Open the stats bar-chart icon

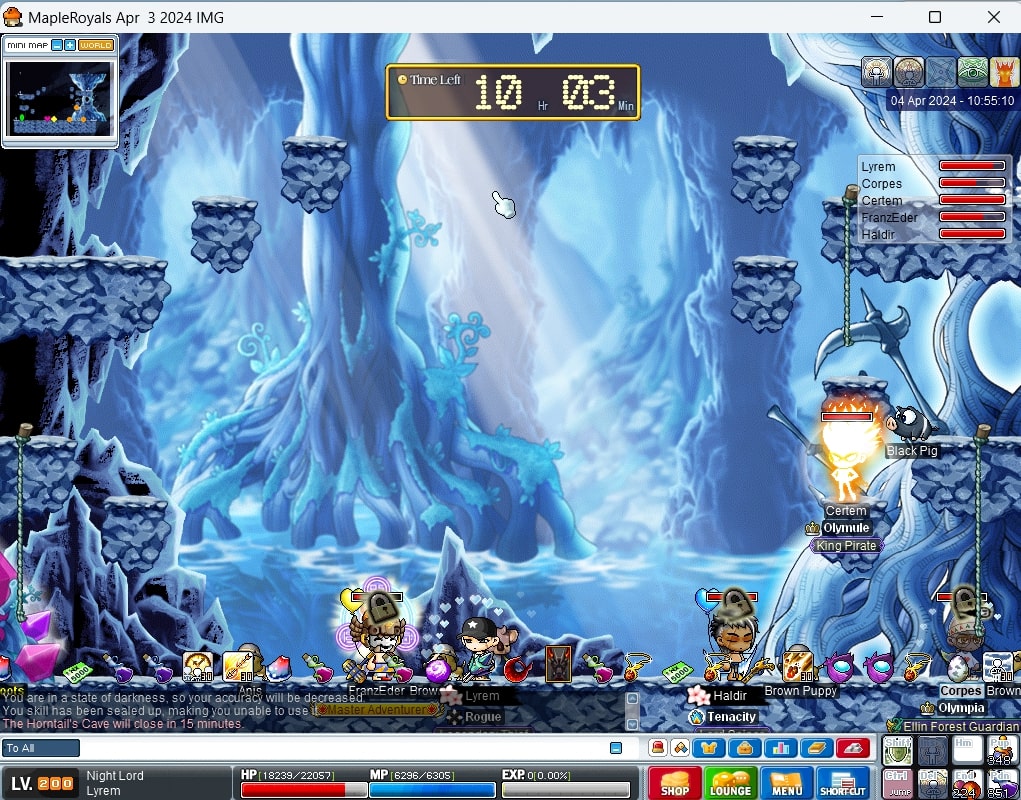781,747
